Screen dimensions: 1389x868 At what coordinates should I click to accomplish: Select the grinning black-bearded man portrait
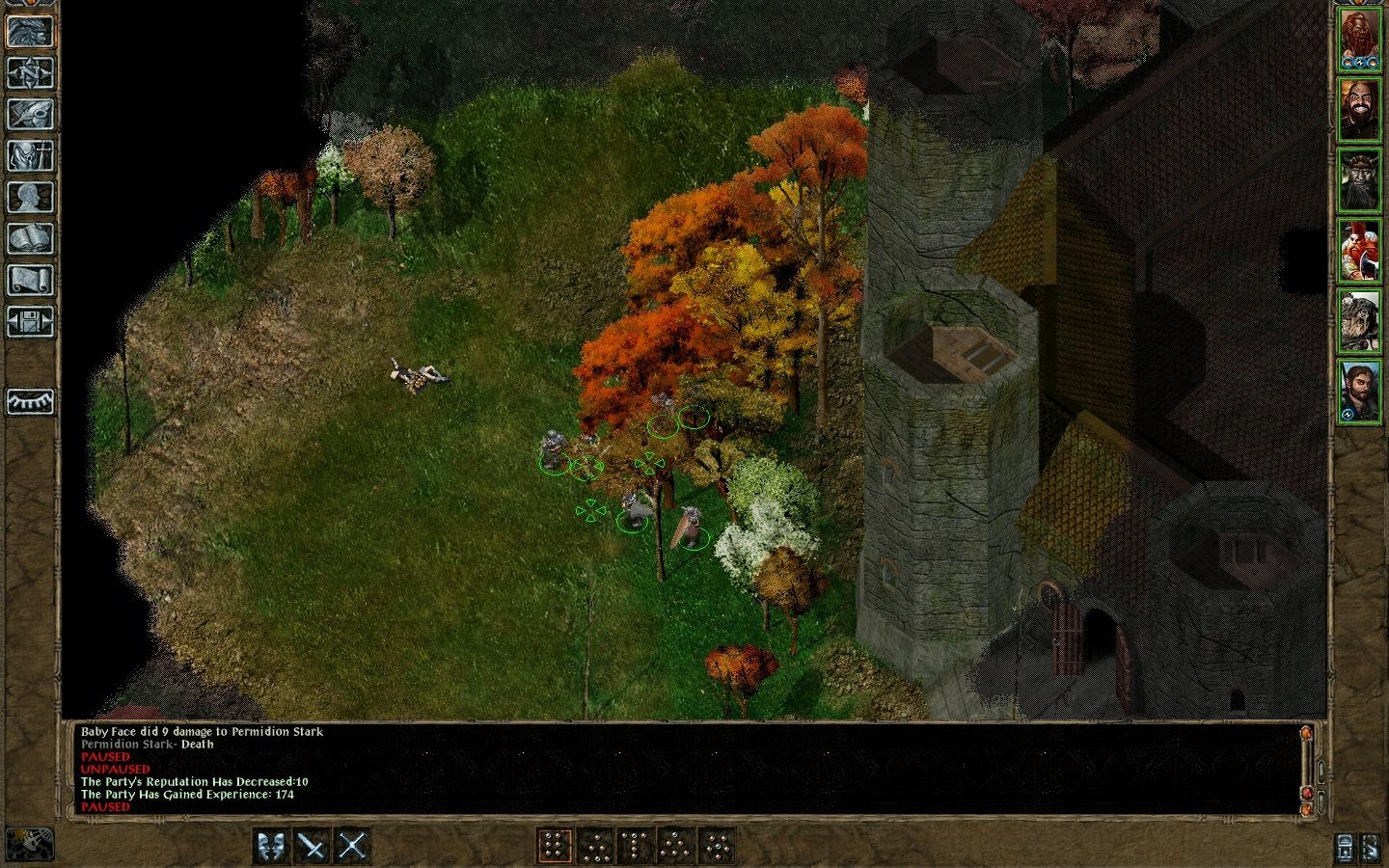(x=1360, y=111)
